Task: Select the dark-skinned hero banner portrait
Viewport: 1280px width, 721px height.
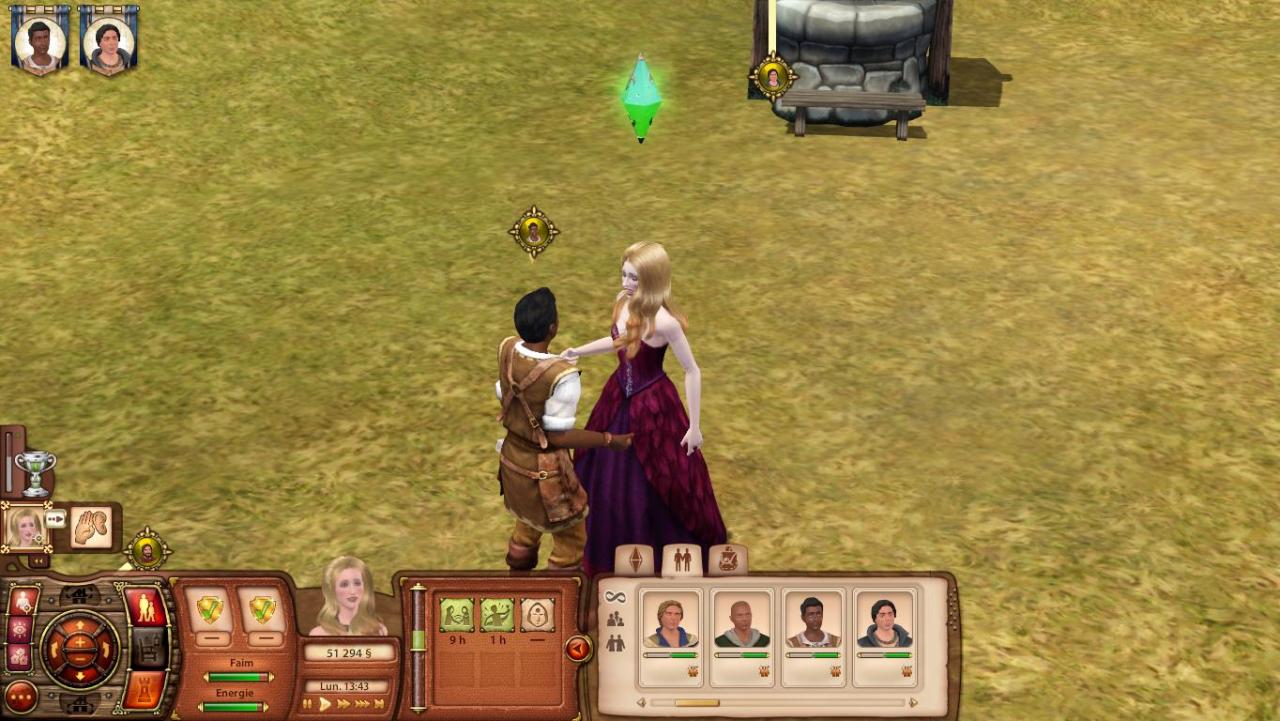Action: 40,40
